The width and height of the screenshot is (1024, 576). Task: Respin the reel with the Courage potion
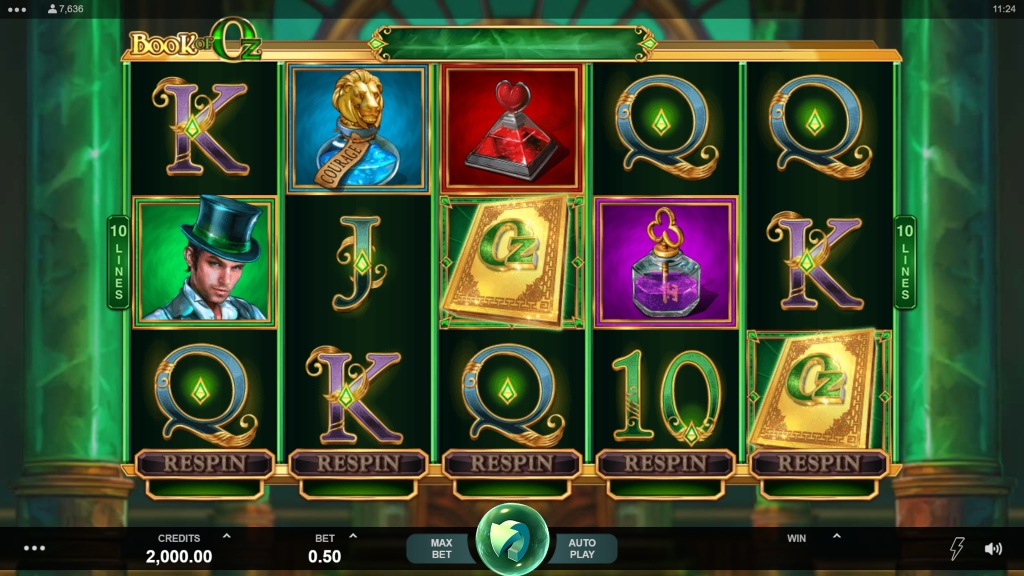358,464
